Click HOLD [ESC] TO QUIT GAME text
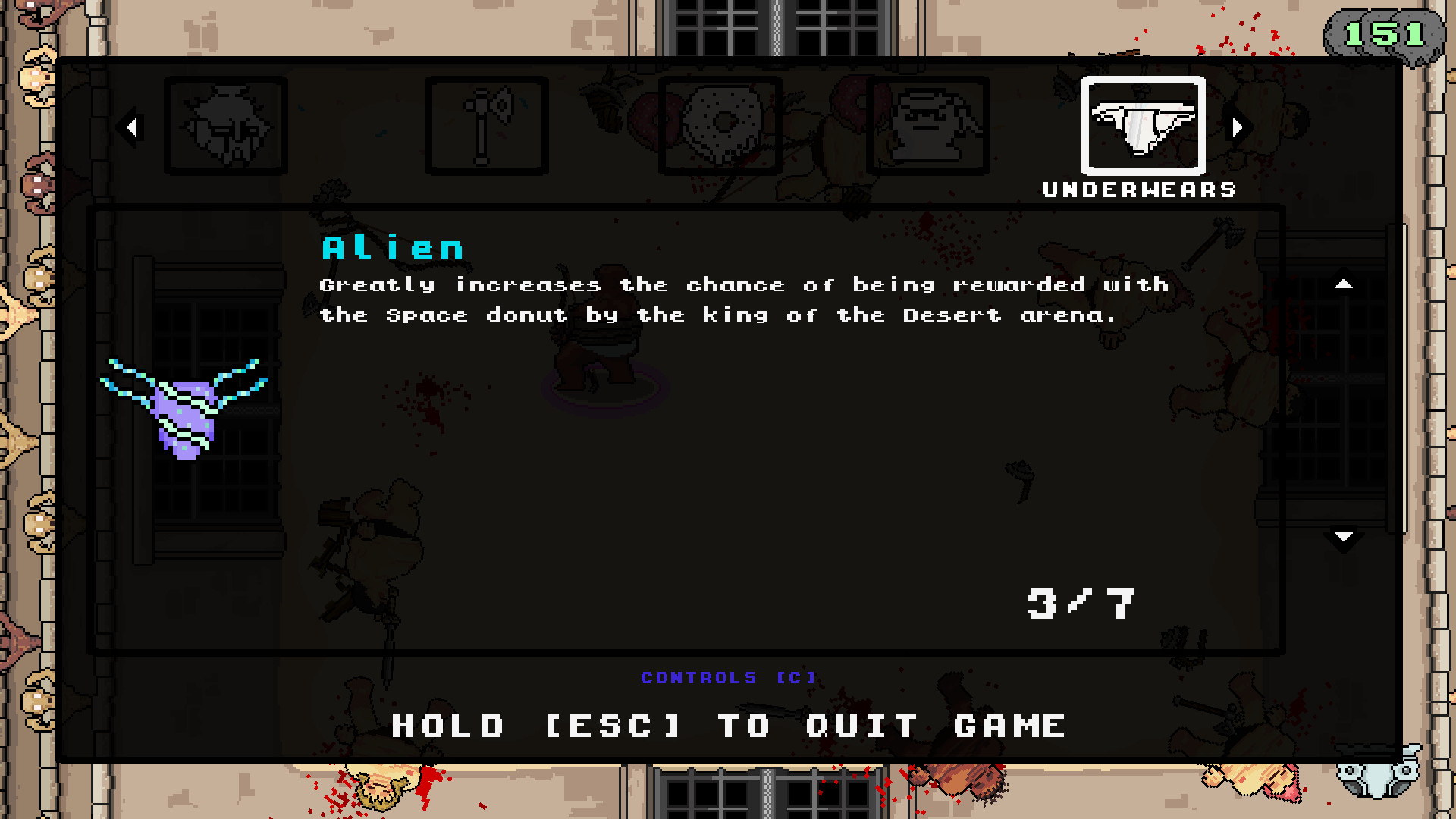The width and height of the screenshot is (1456, 819). 726,726
